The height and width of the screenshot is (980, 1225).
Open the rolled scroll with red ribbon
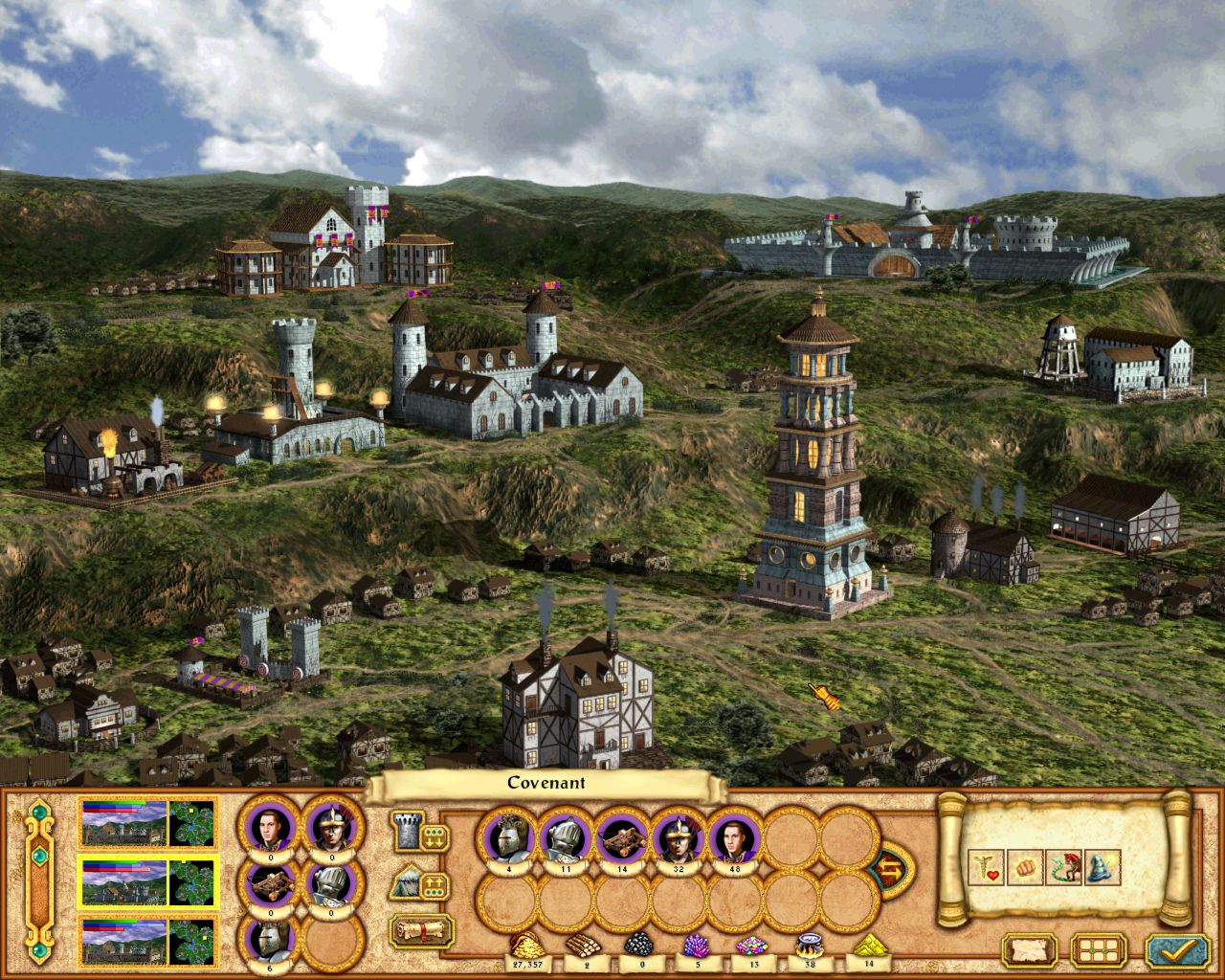point(420,929)
